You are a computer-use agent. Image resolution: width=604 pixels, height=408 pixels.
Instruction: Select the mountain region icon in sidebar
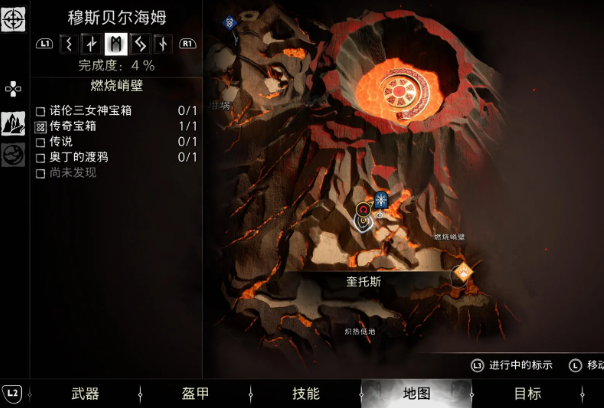[13, 123]
